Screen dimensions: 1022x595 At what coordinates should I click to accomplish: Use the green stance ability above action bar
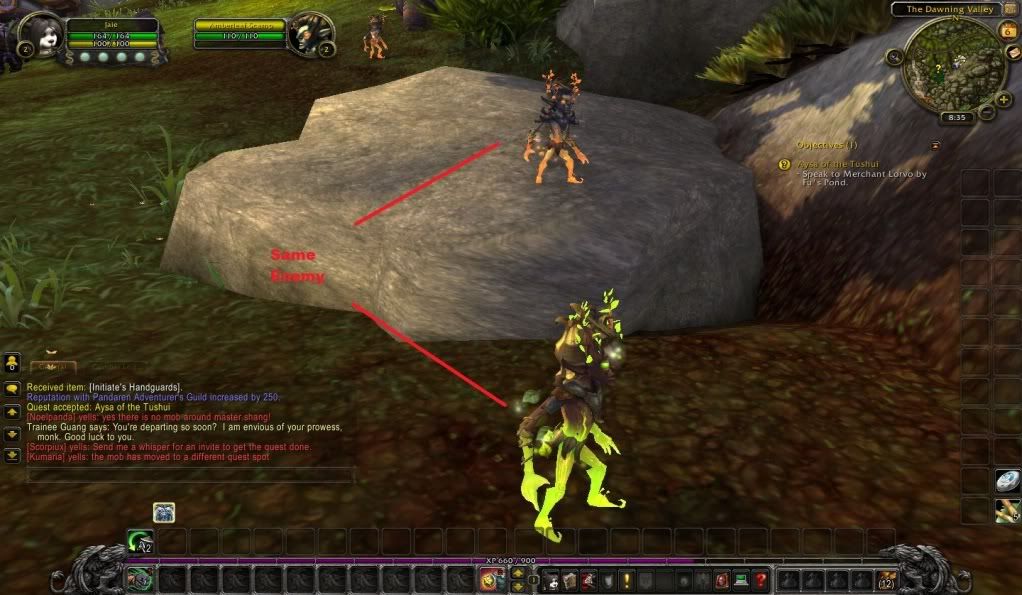point(139,541)
